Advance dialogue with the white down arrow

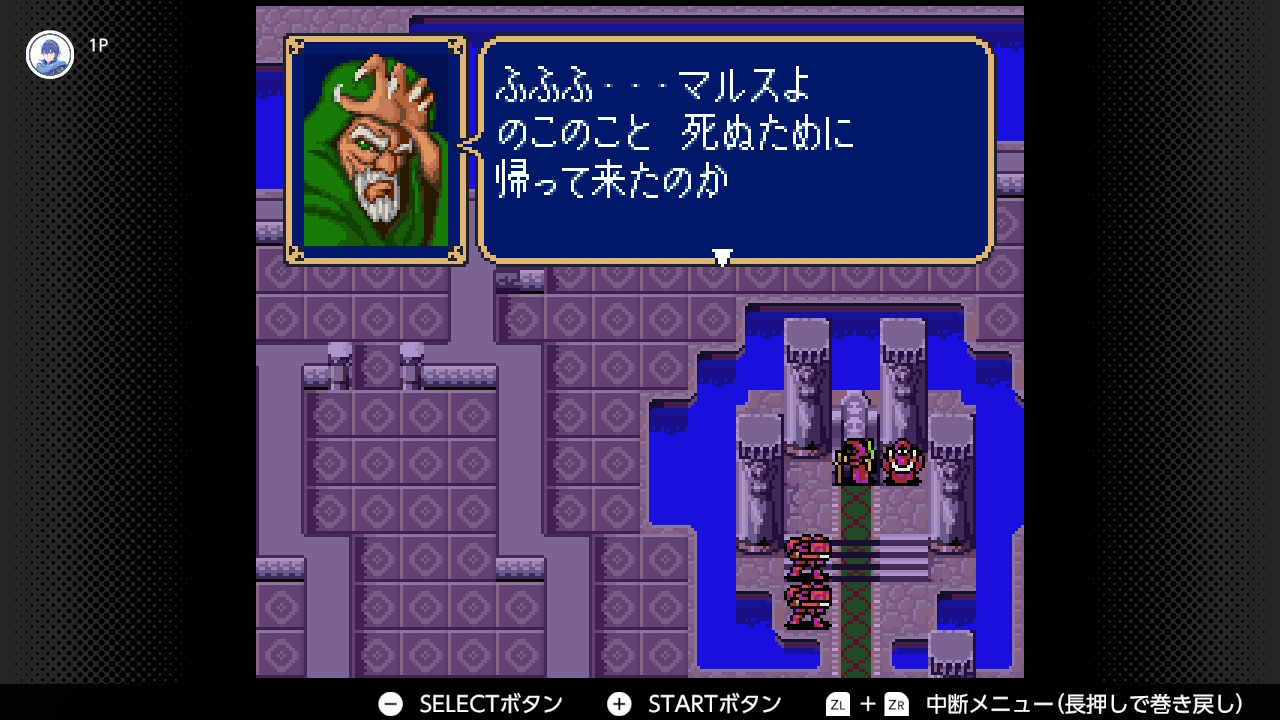(x=722, y=257)
